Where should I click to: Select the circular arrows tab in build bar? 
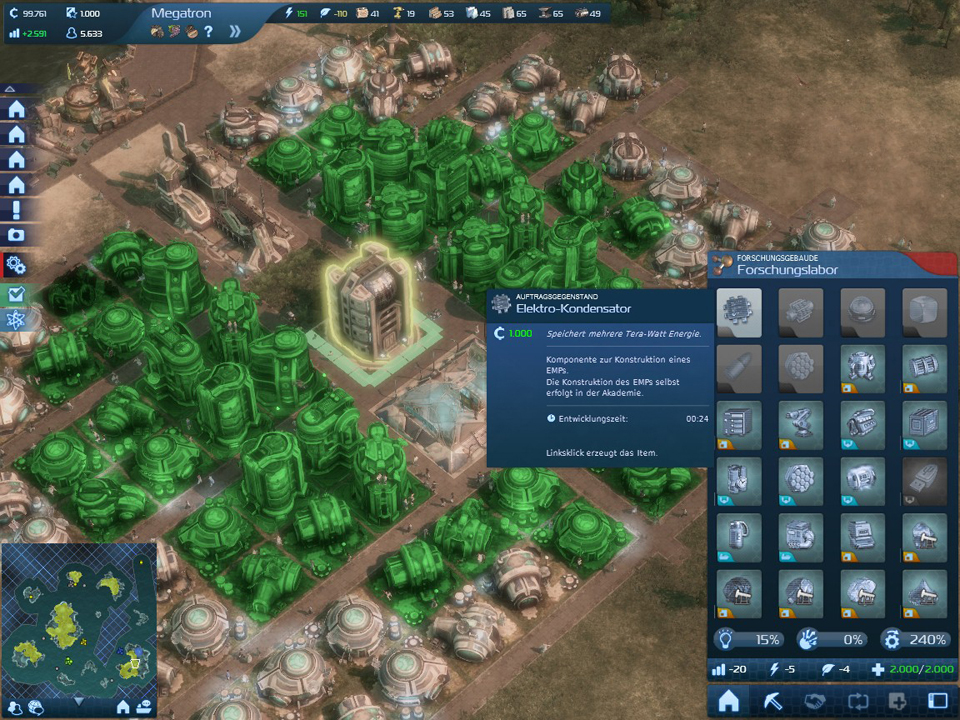click(x=856, y=700)
